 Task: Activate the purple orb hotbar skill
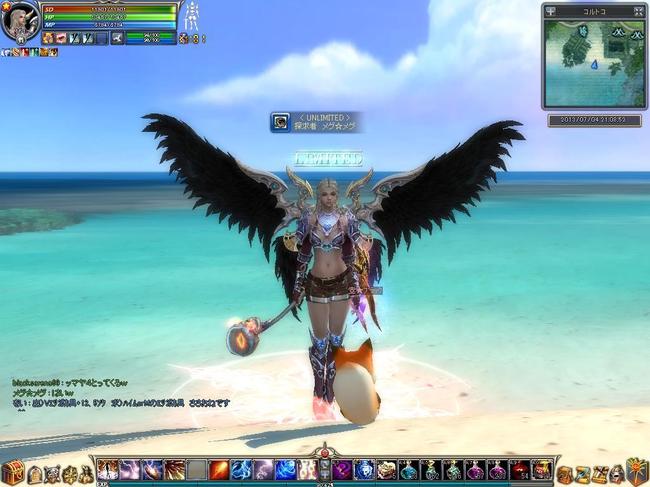(x=343, y=470)
